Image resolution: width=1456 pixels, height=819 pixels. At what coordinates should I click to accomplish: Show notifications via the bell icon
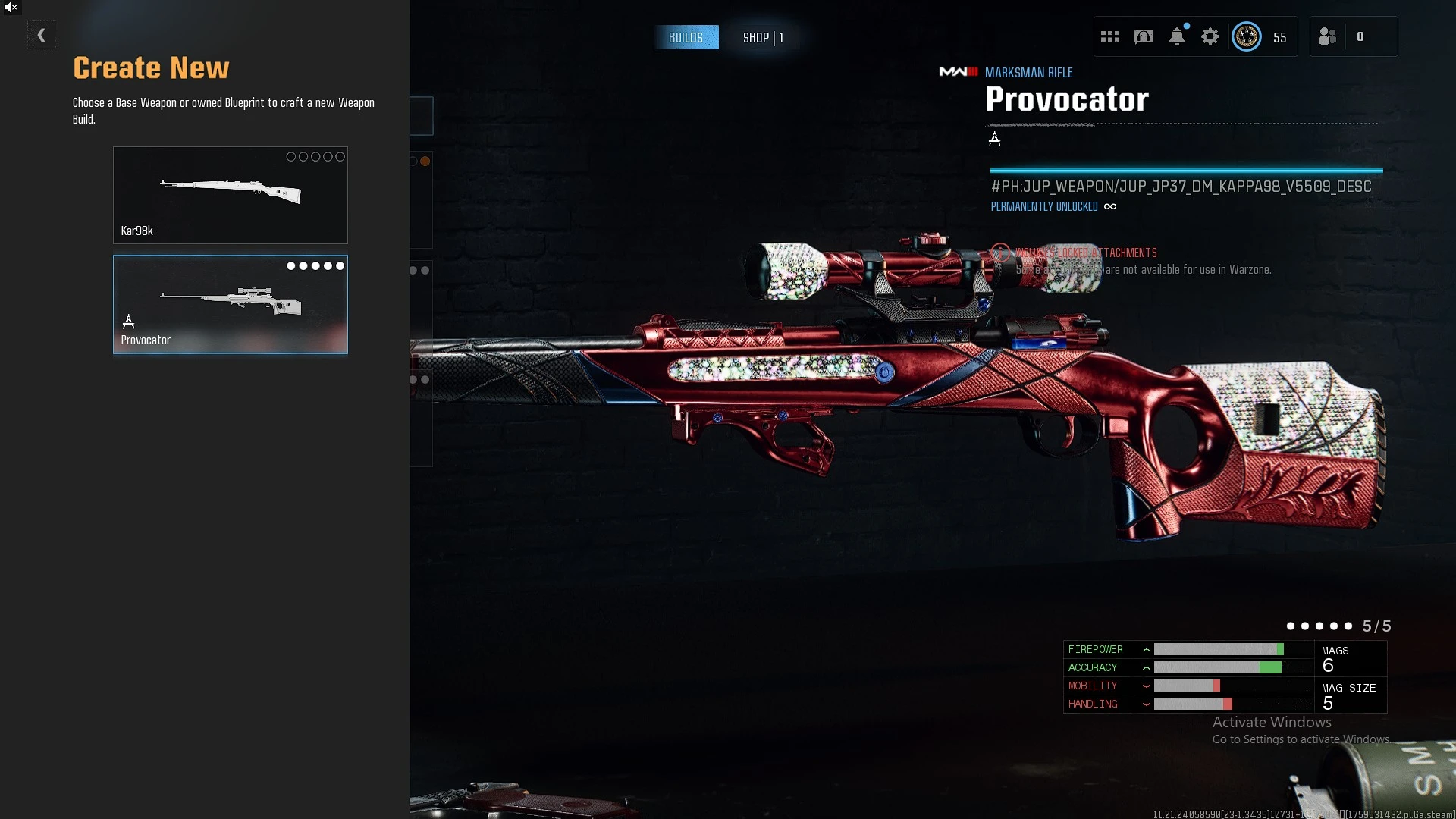[1176, 36]
